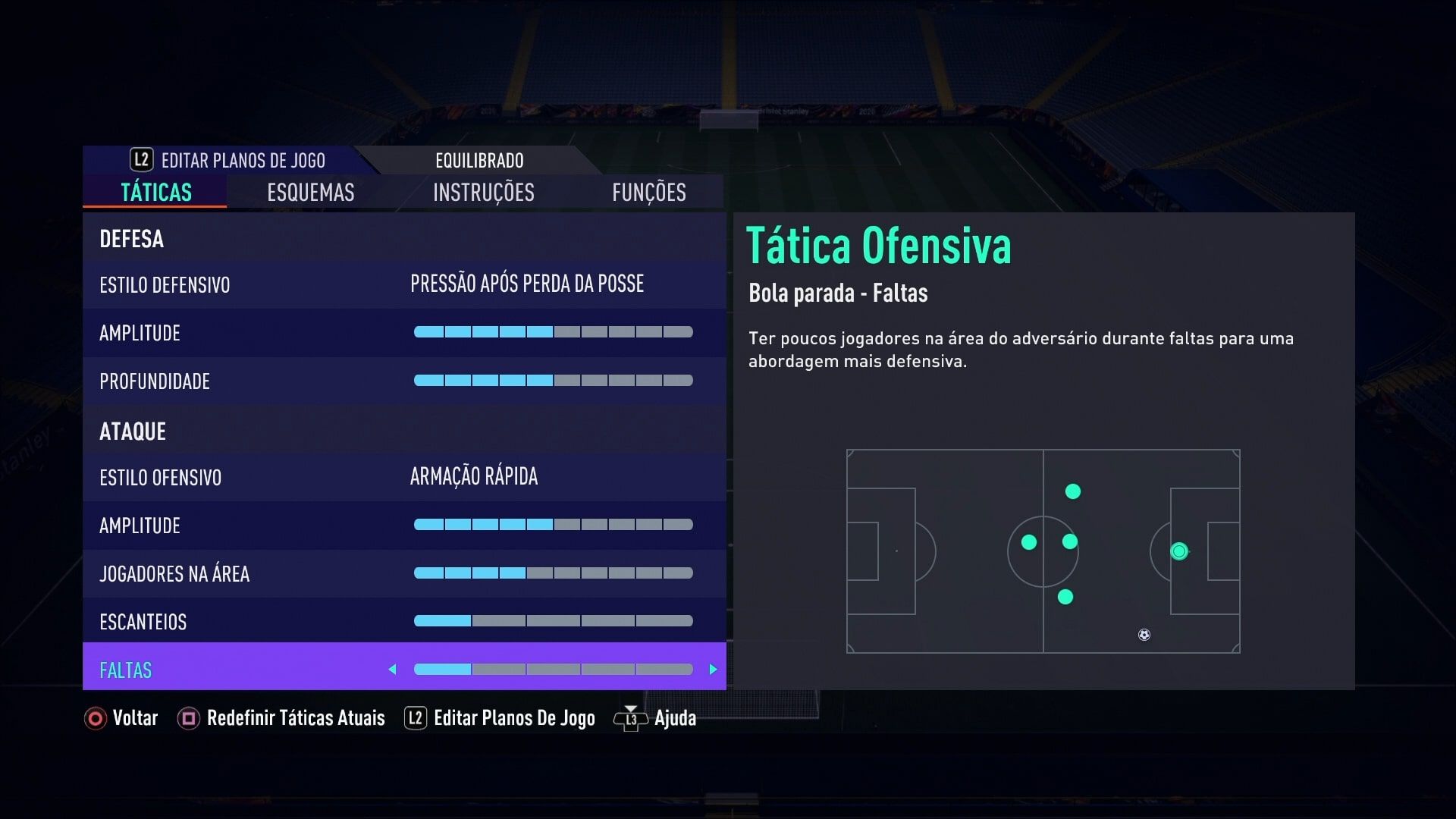Click the player dot inside the center circle

coord(1029,541)
